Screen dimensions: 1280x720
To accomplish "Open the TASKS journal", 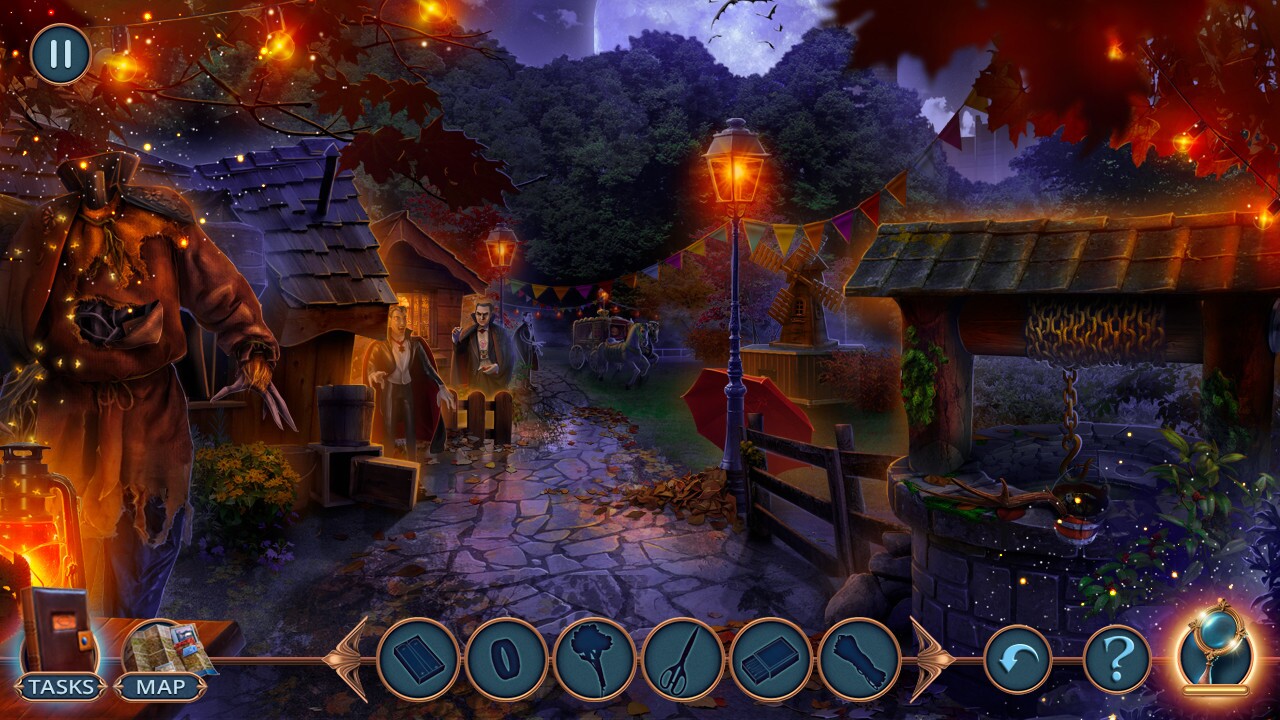I will [x=60, y=686].
